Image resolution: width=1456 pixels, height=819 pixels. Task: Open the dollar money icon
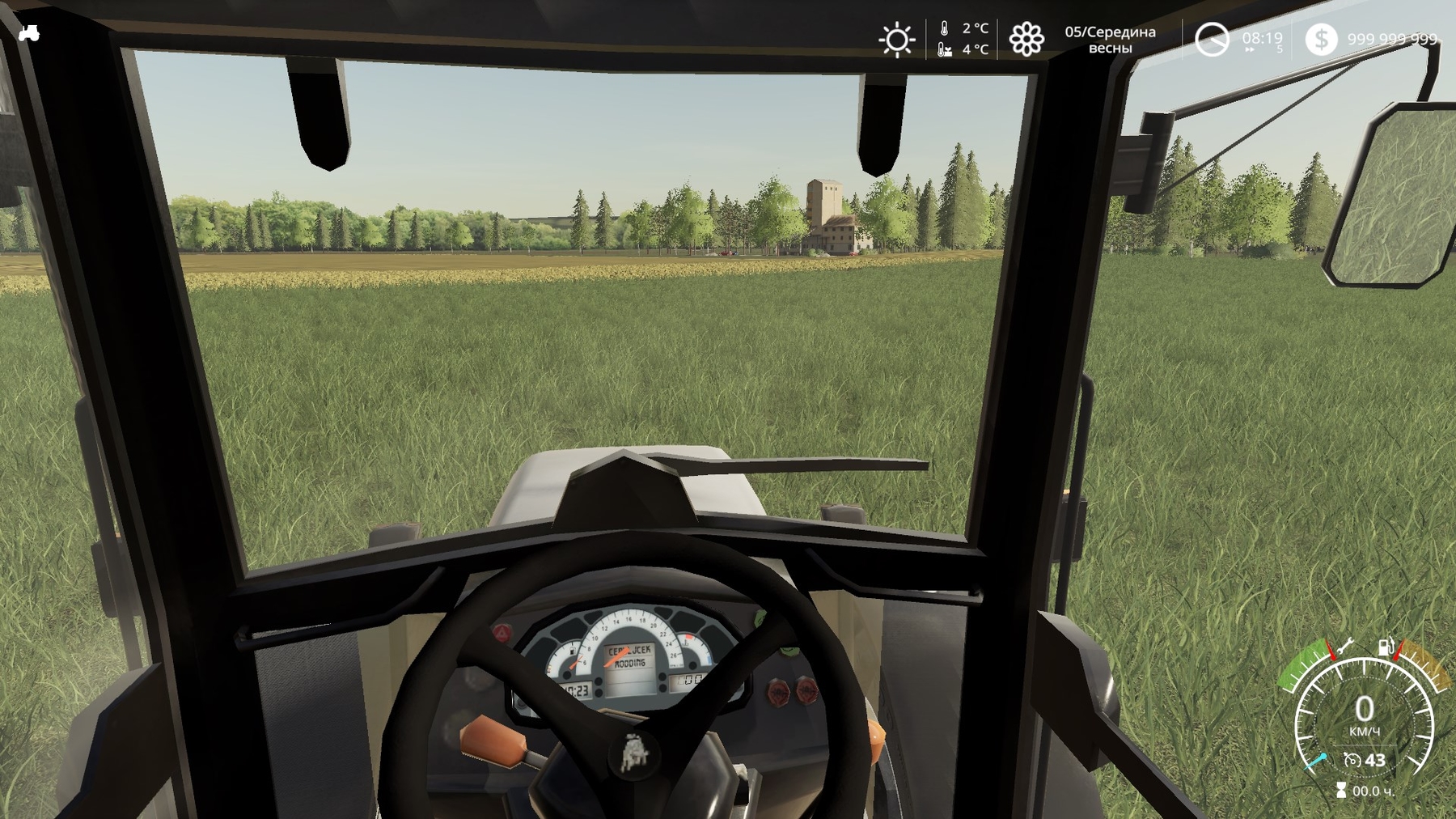(1321, 40)
